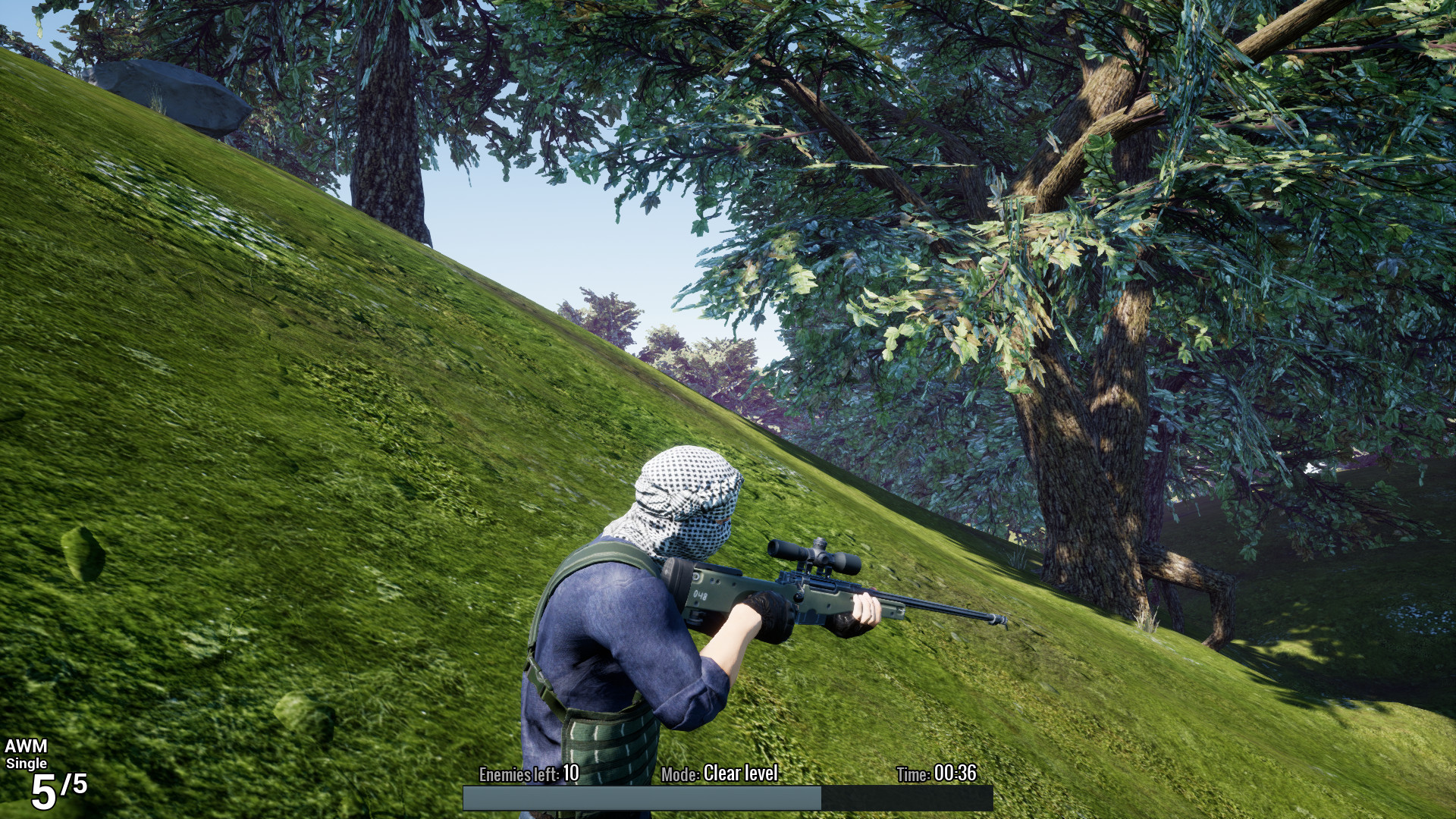Viewport: 1456px width, 819px height.
Task: Click the AWM weapon name label
Action: pyautogui.click(x=27, y=745)
